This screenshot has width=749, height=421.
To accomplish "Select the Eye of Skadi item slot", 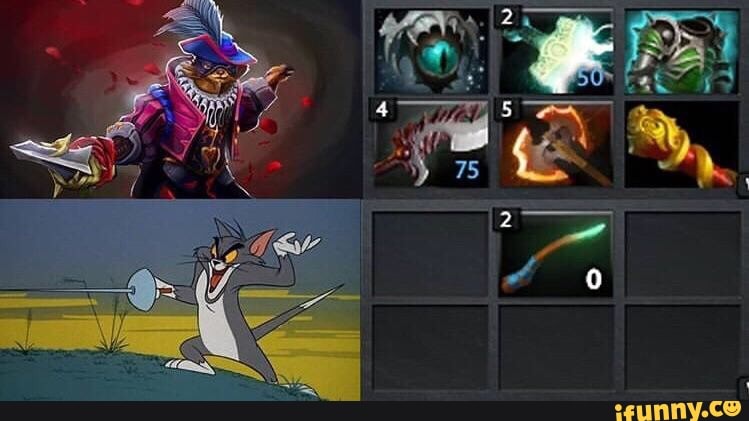I will [x=431, y=51].
